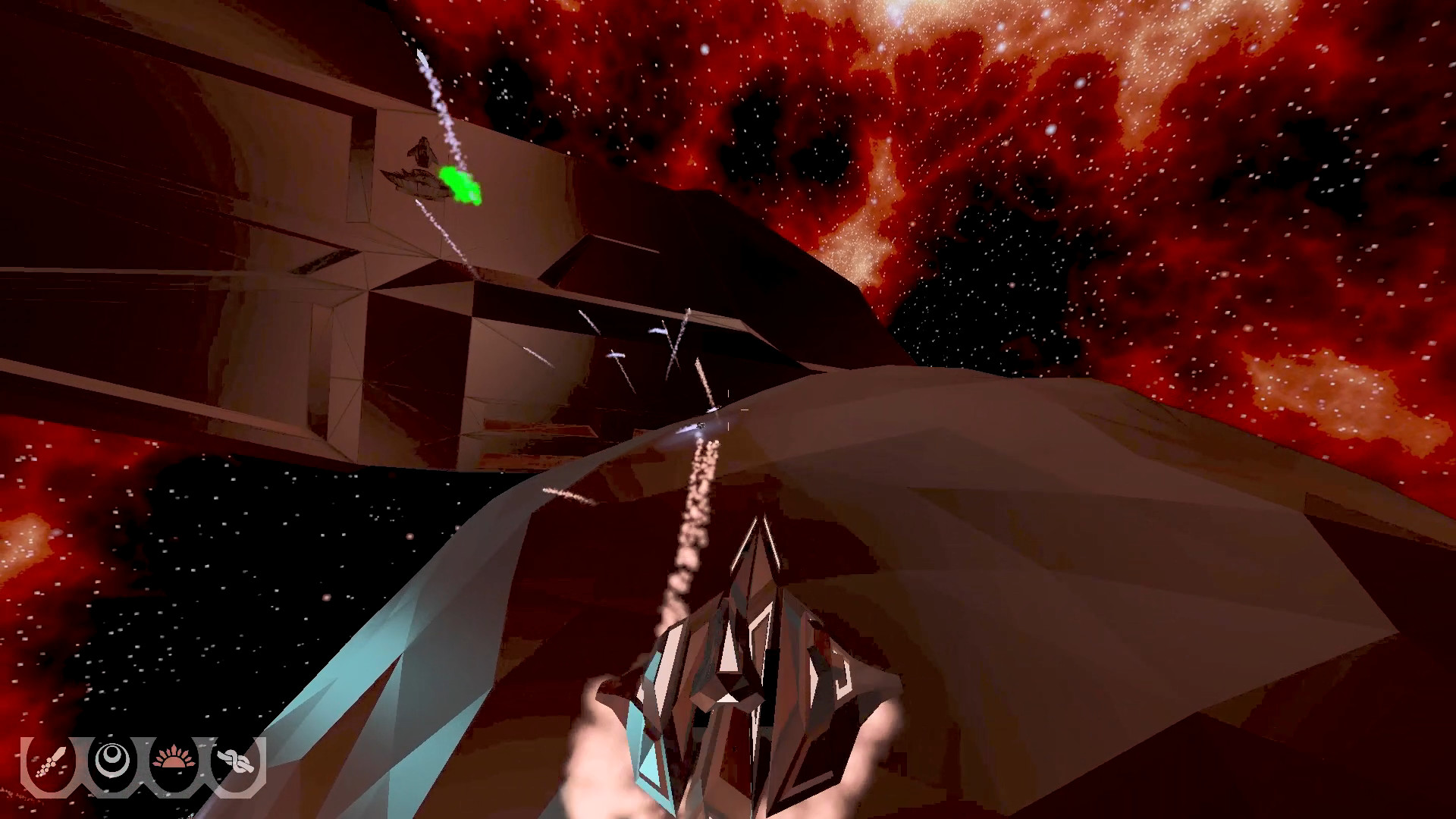This screenshot has width=1456, height=819.
Task: Switch to the fourth HUD ability slot
Action: point(236,761)
